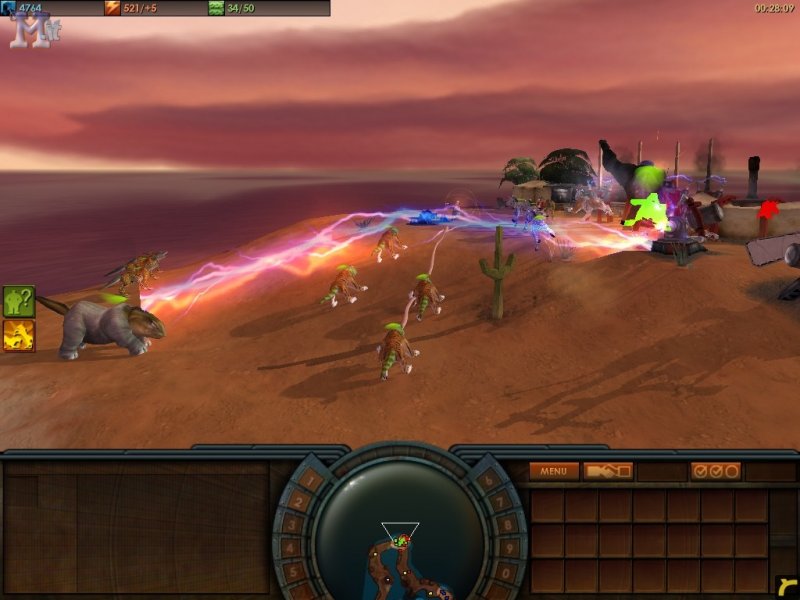The image size is (800, 600).
Task: Select control group 6 on the dial
Action: point(488,480)
